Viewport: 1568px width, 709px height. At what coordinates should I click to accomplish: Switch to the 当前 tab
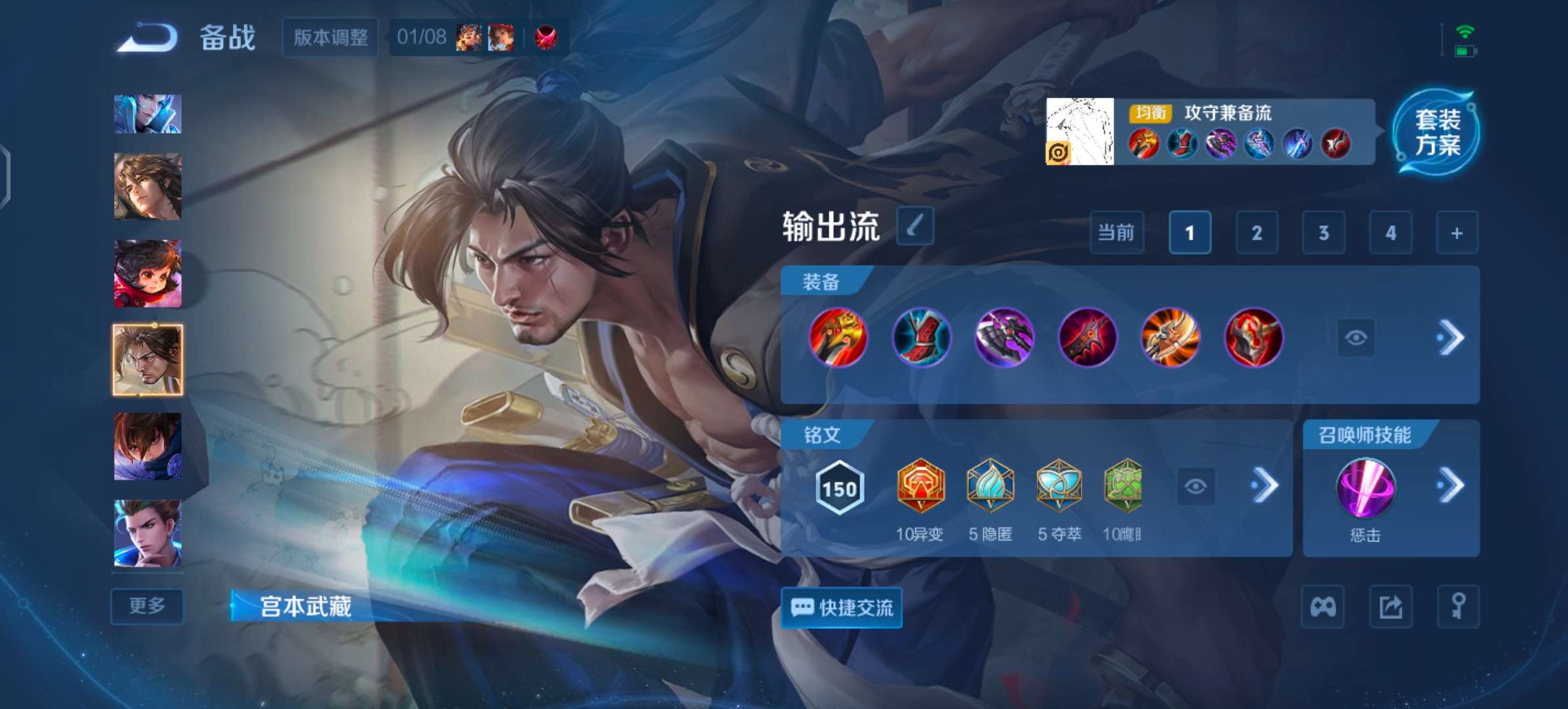coord(1116,232)
